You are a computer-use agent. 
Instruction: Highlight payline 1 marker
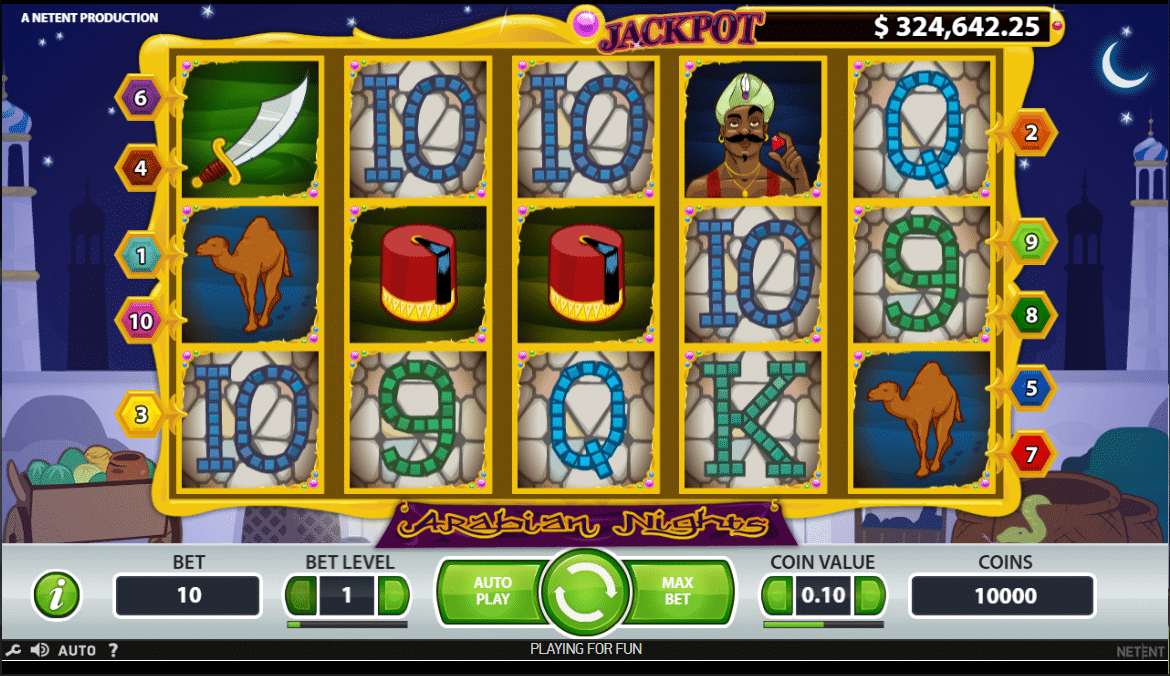pyautogui.click(x=141, y=255)
